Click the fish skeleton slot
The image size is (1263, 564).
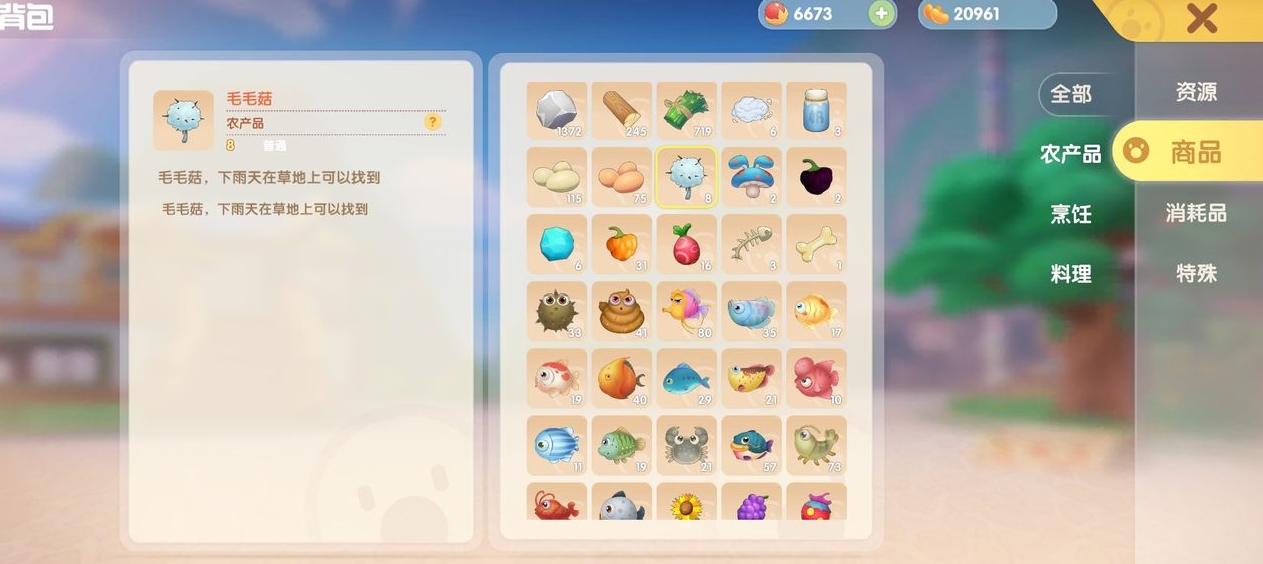click(751, 243)
